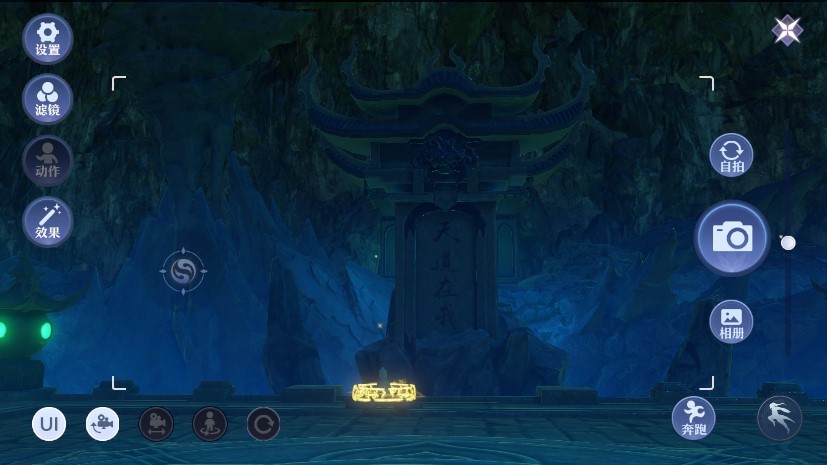Select the camera horizontal pan icon
Screen dimensions: 827x465
[x=156, y=424]
